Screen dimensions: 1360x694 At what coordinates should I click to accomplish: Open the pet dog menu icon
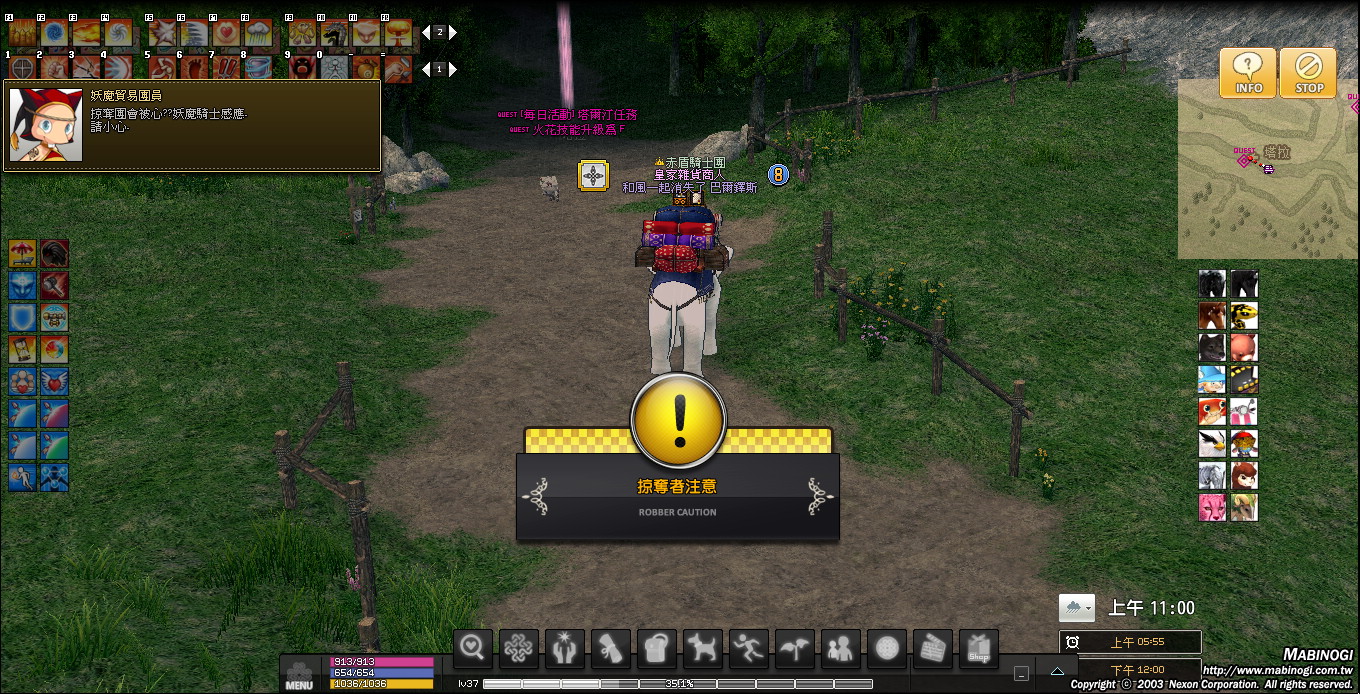[703, 649]
